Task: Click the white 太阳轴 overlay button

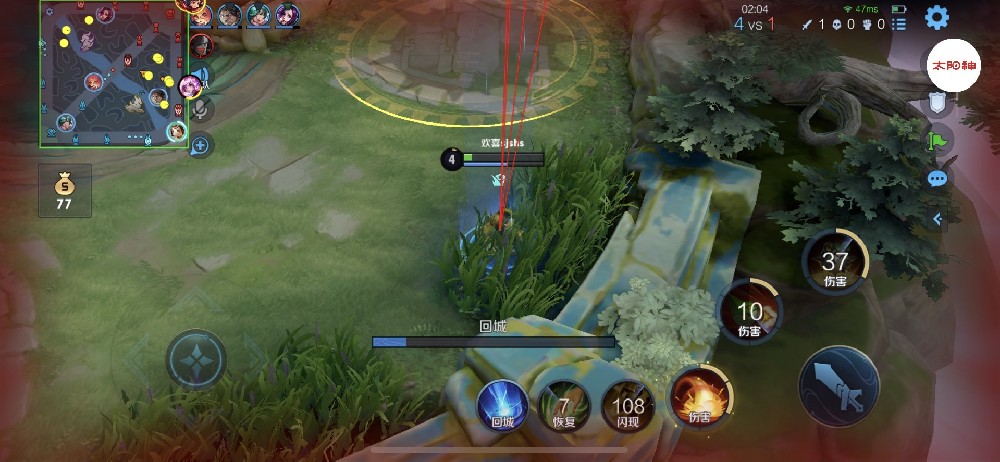Action: (x=954, y=64)
